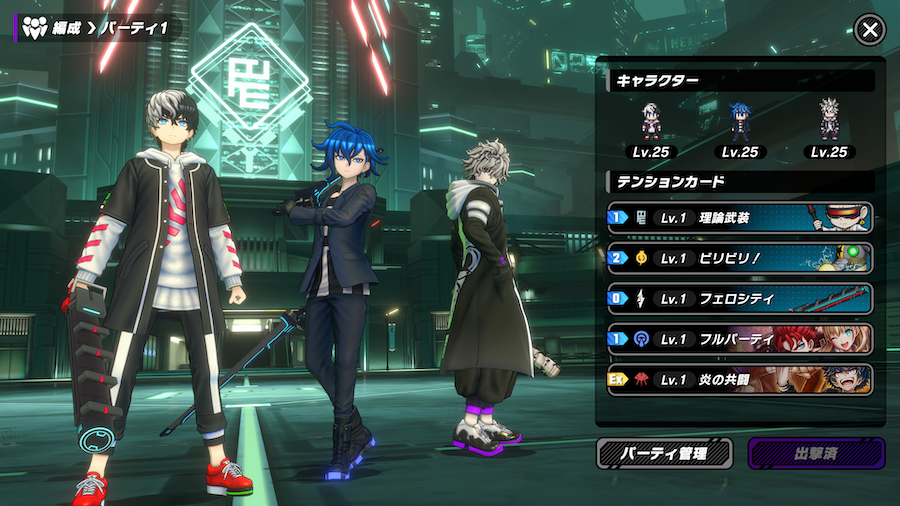Close the party formation screen
This screenshot has width=900, height=506.
click(870, 30)
